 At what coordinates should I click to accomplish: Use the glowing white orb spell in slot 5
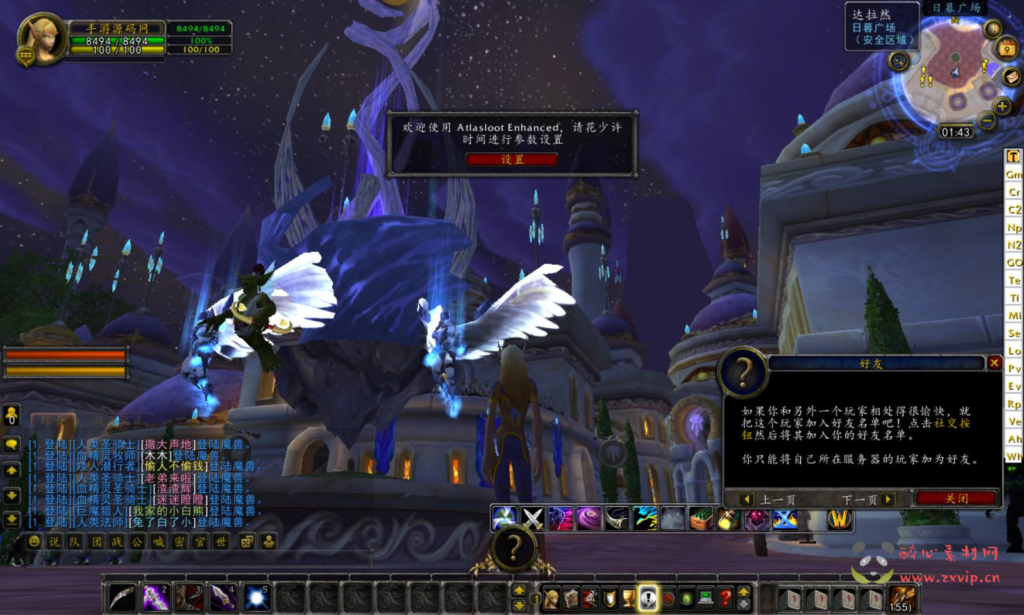[x=257, y=598]
